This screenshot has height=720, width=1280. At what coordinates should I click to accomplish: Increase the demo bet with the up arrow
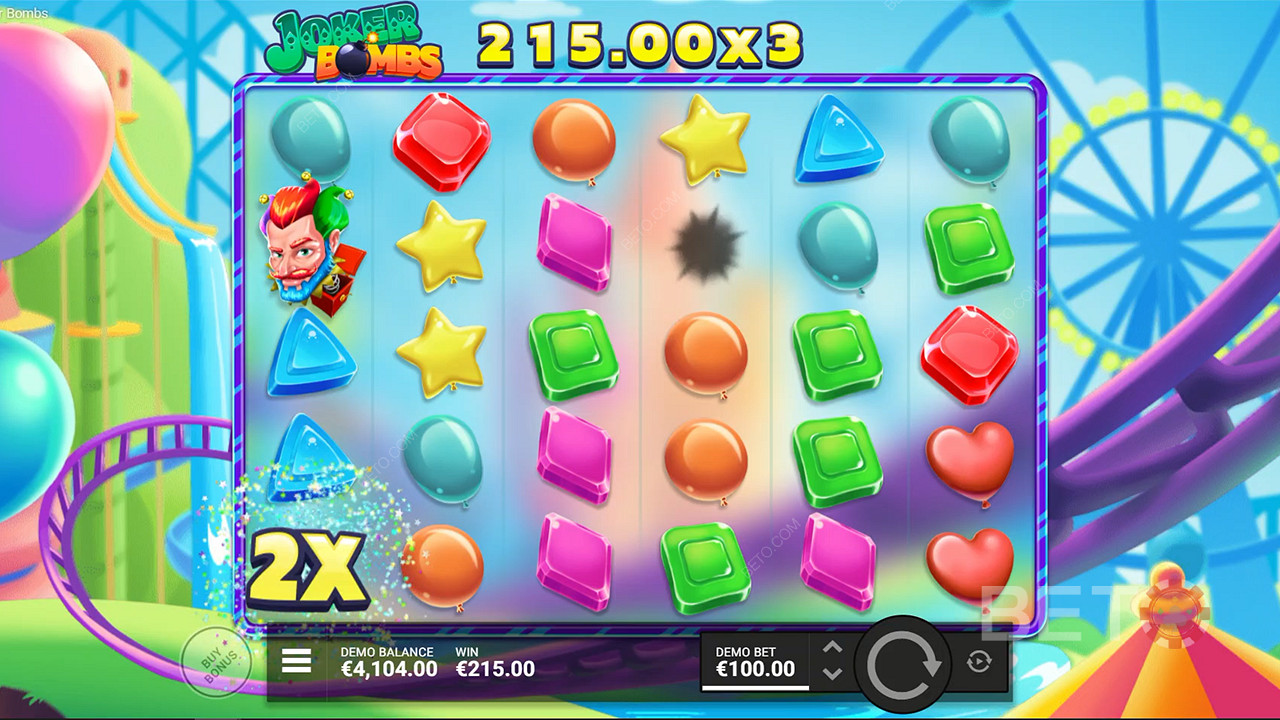832,648
